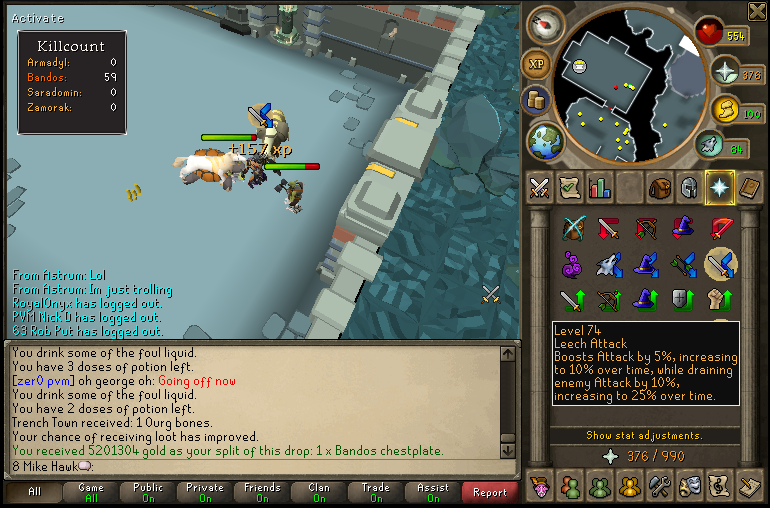Open the Trade chat tab
This screenshot has height=508, width=770.
tap(375, 492)
